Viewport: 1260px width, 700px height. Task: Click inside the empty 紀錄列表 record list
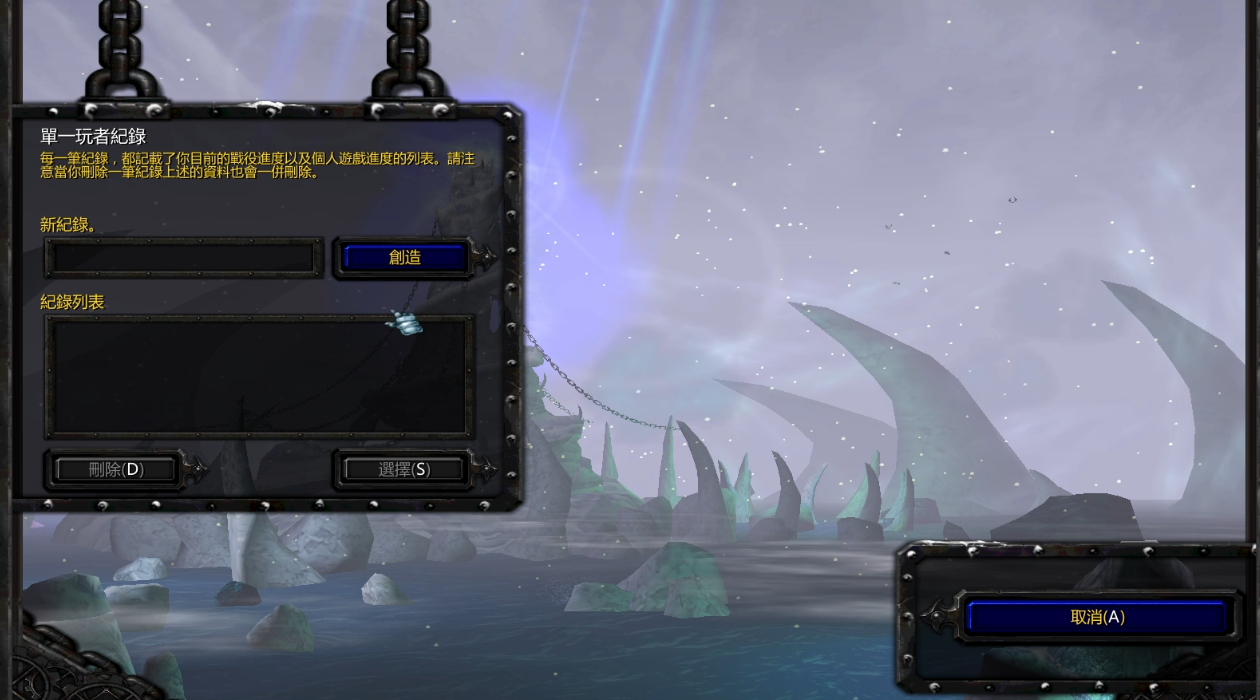point(258,376)
